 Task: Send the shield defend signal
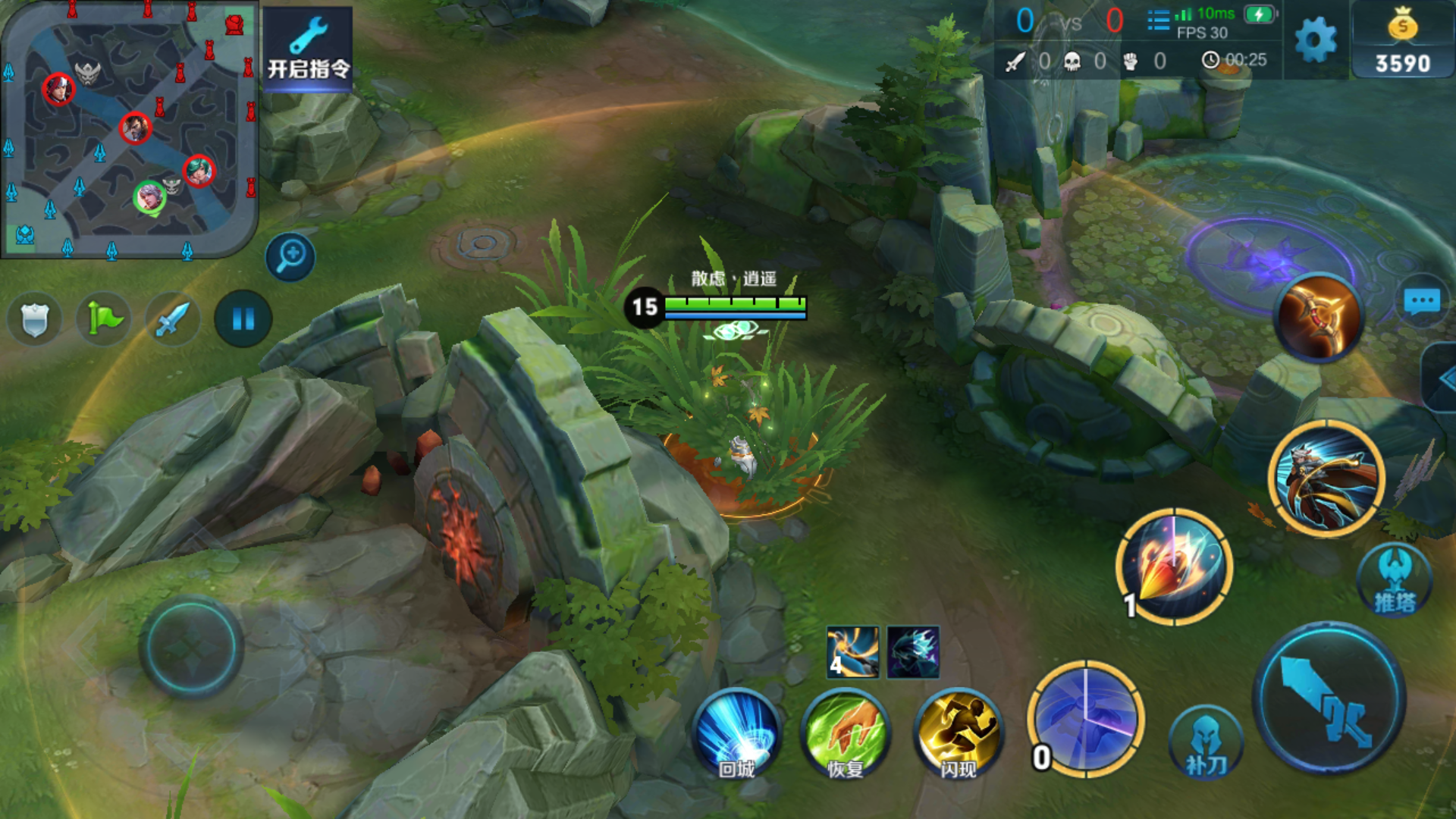pyautogui.click(x=34, y=319)
